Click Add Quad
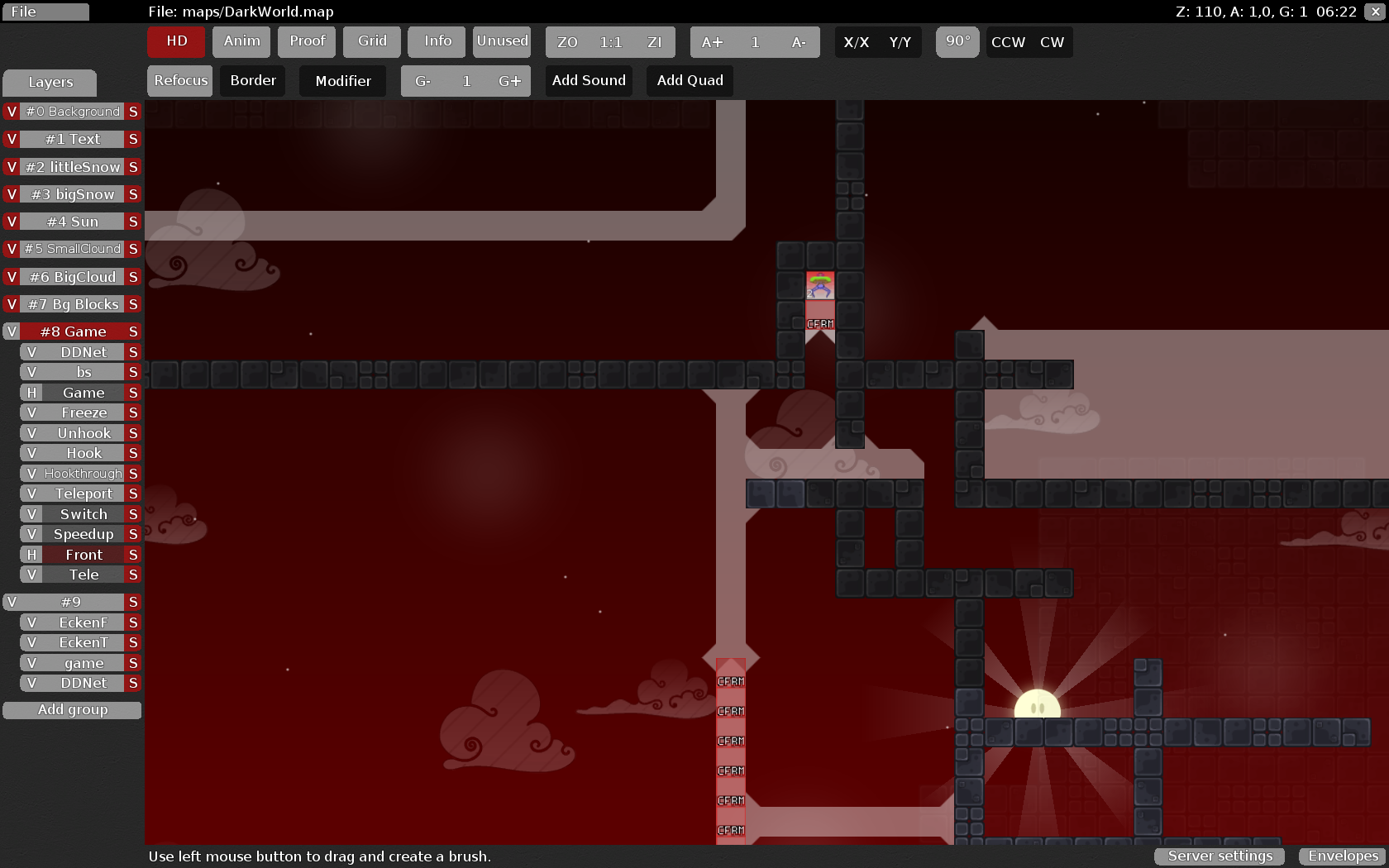Image resolution: width=1389 pixels, height=868 pixels. (690, 81)
